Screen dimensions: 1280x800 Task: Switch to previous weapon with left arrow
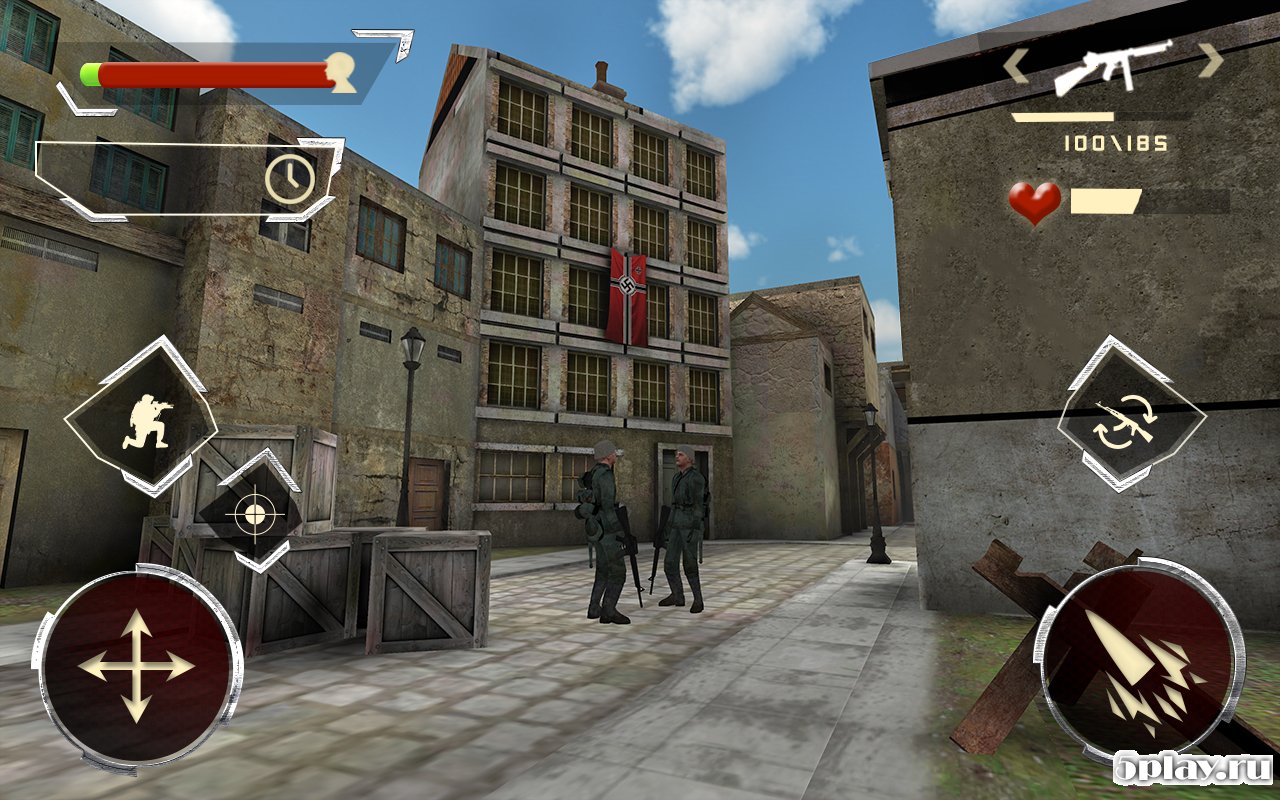(x=1017, y=65)
